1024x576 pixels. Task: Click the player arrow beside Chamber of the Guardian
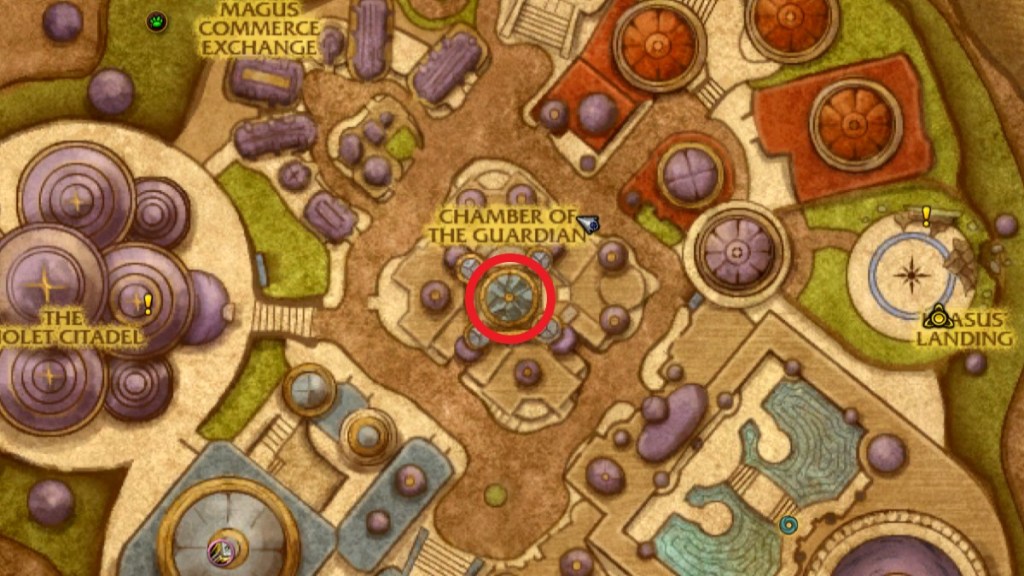[x=588, y=223]
